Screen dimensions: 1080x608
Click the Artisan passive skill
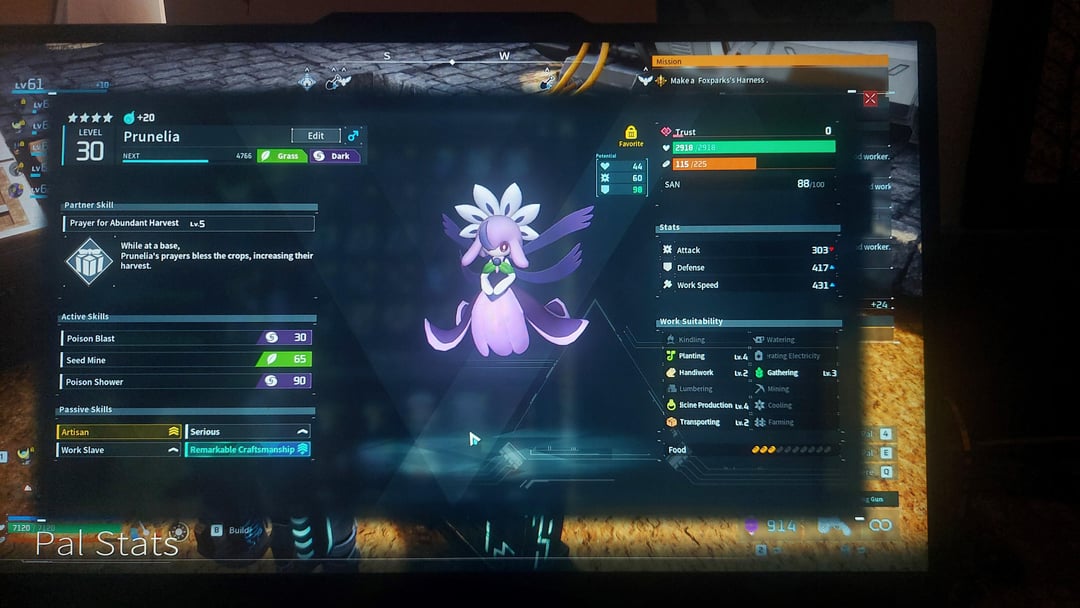coord(119,432)
